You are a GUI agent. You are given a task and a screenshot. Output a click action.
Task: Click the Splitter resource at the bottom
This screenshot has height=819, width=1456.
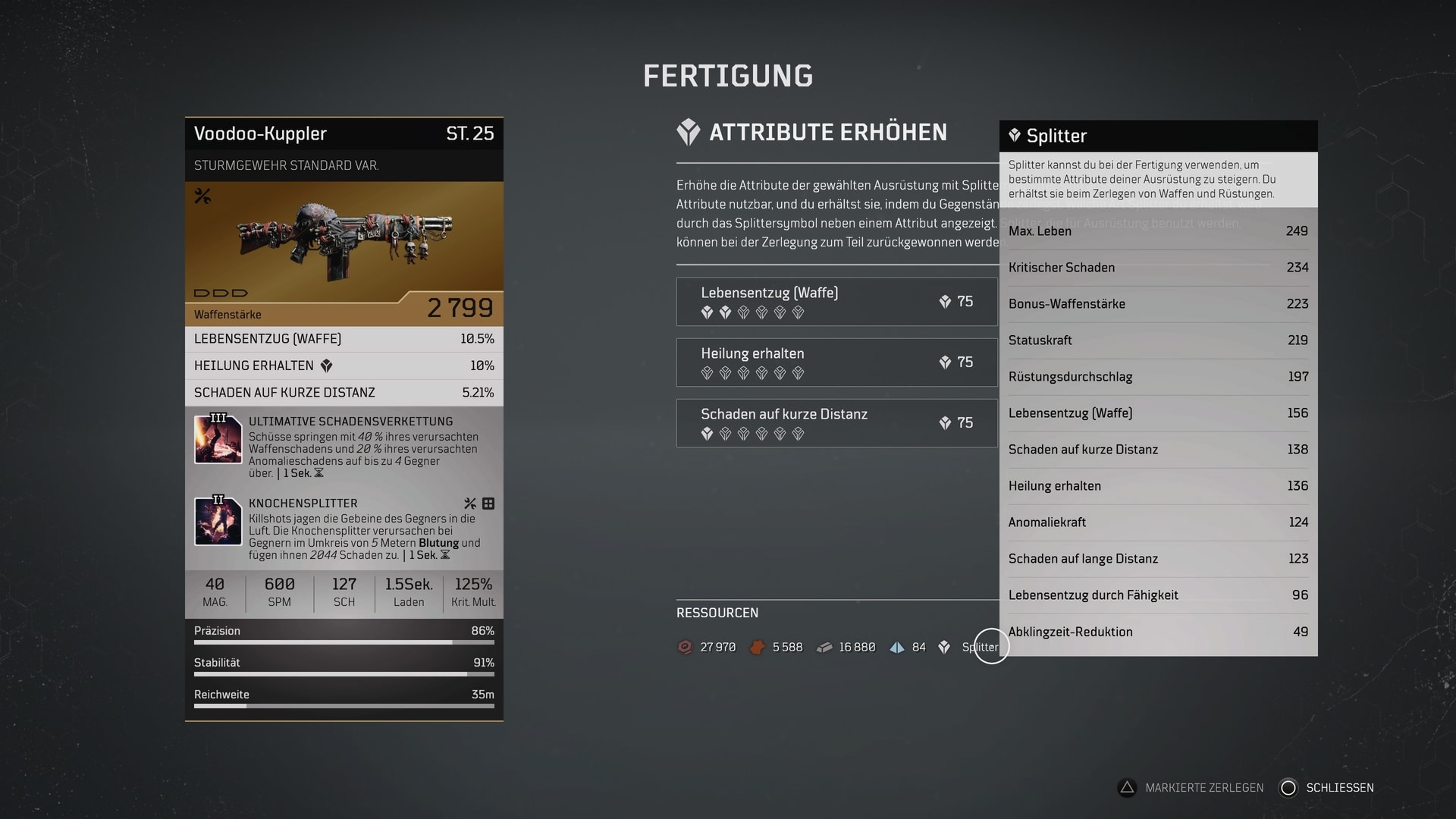pyautogui.click(x=979, y=647)
